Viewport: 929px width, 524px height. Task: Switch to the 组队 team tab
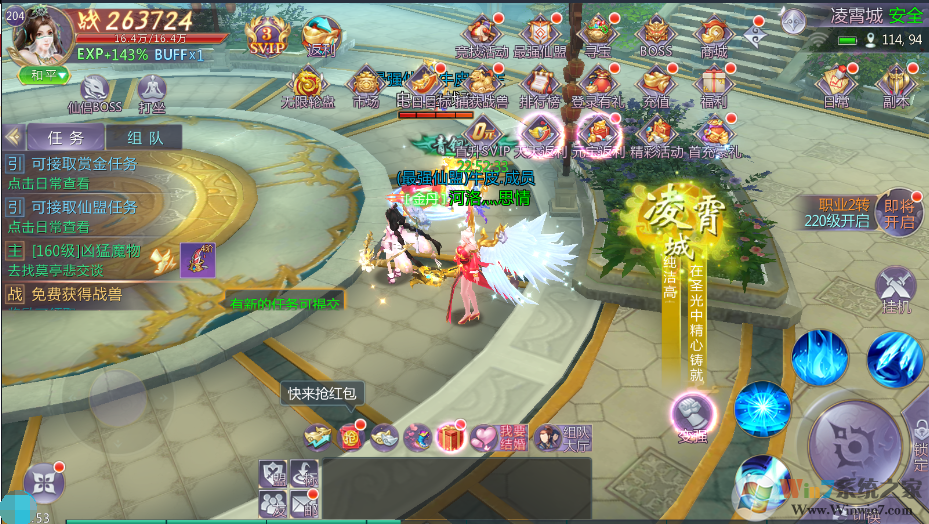click(x=146, y=138)
